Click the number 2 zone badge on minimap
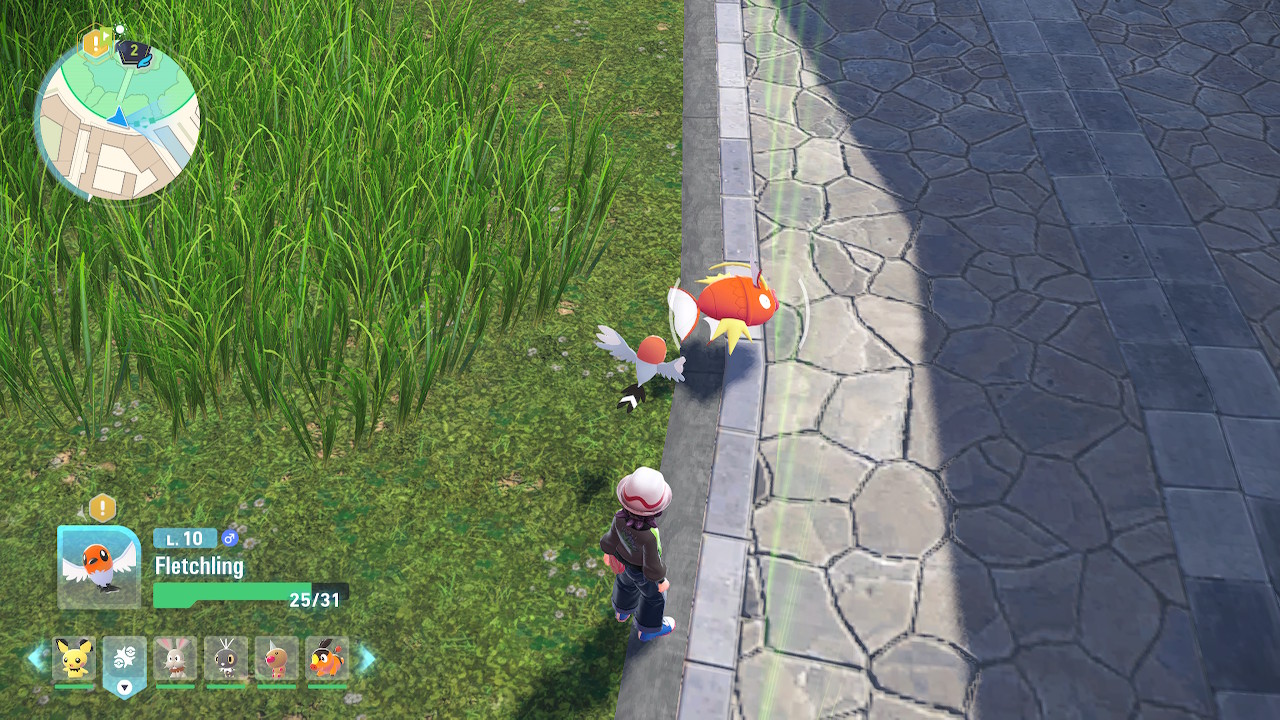Image resolution: width=1280 pixels, height=720 pixels. click(x=133, y=50)
